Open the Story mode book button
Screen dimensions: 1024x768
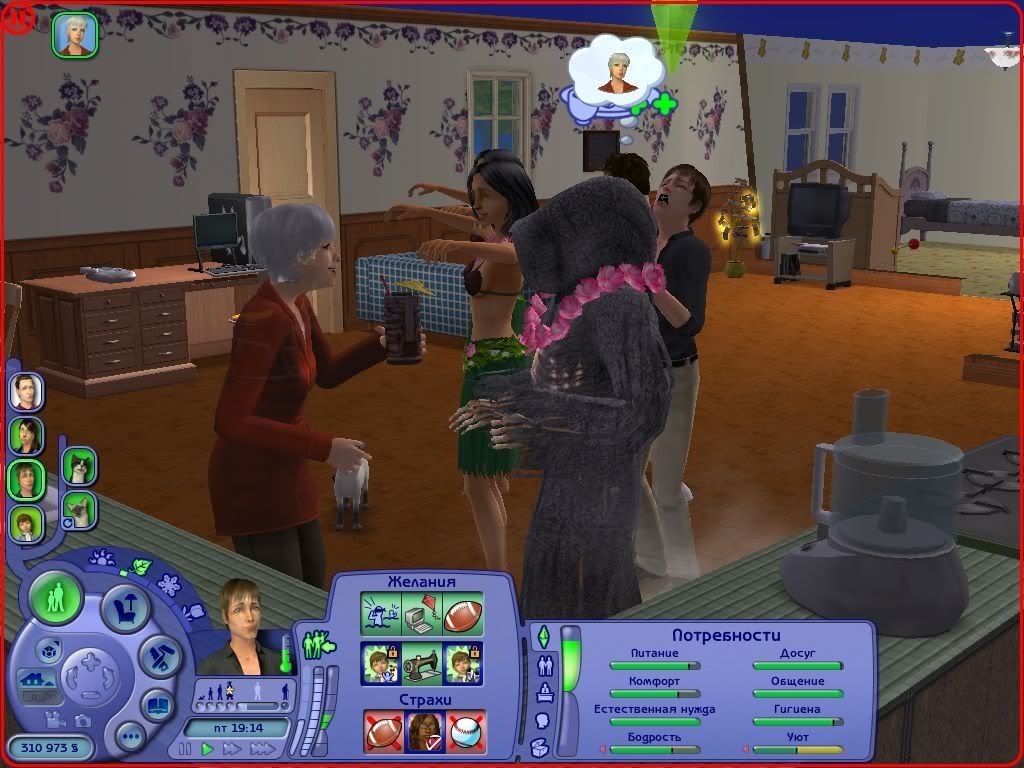(157, 704)
